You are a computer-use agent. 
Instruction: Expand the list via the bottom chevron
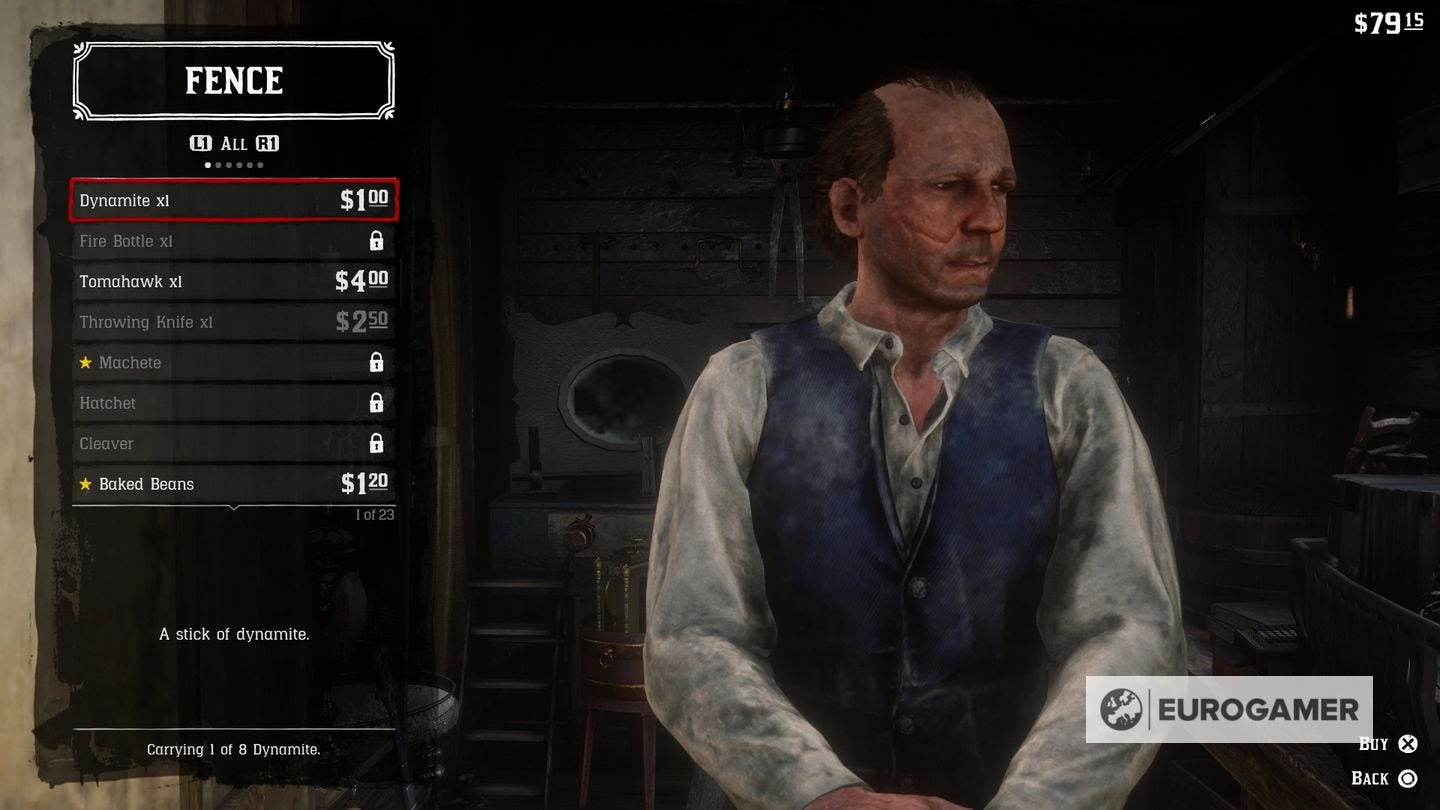(233, 507)
